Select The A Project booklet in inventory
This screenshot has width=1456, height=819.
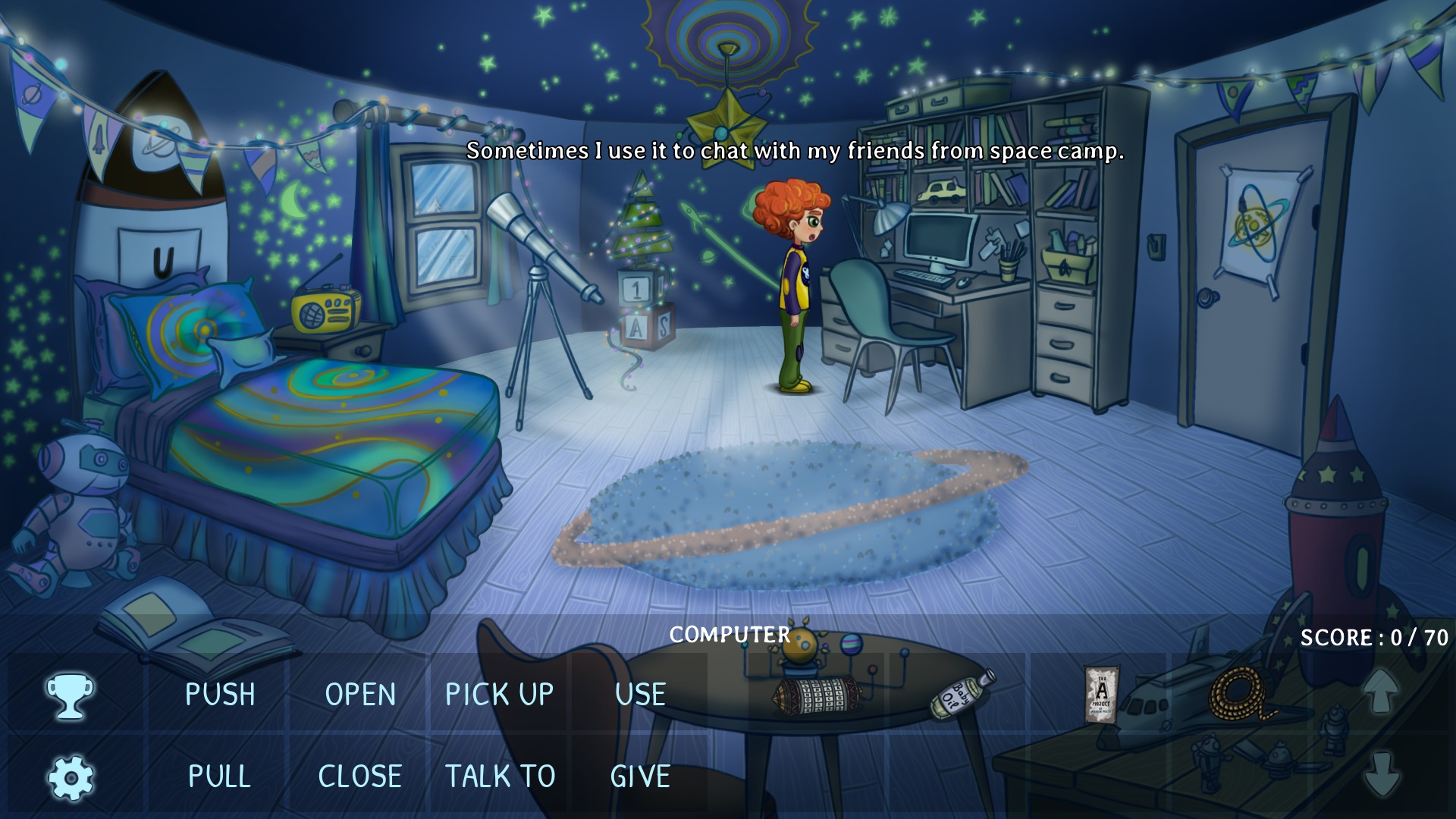[1101, 695]
